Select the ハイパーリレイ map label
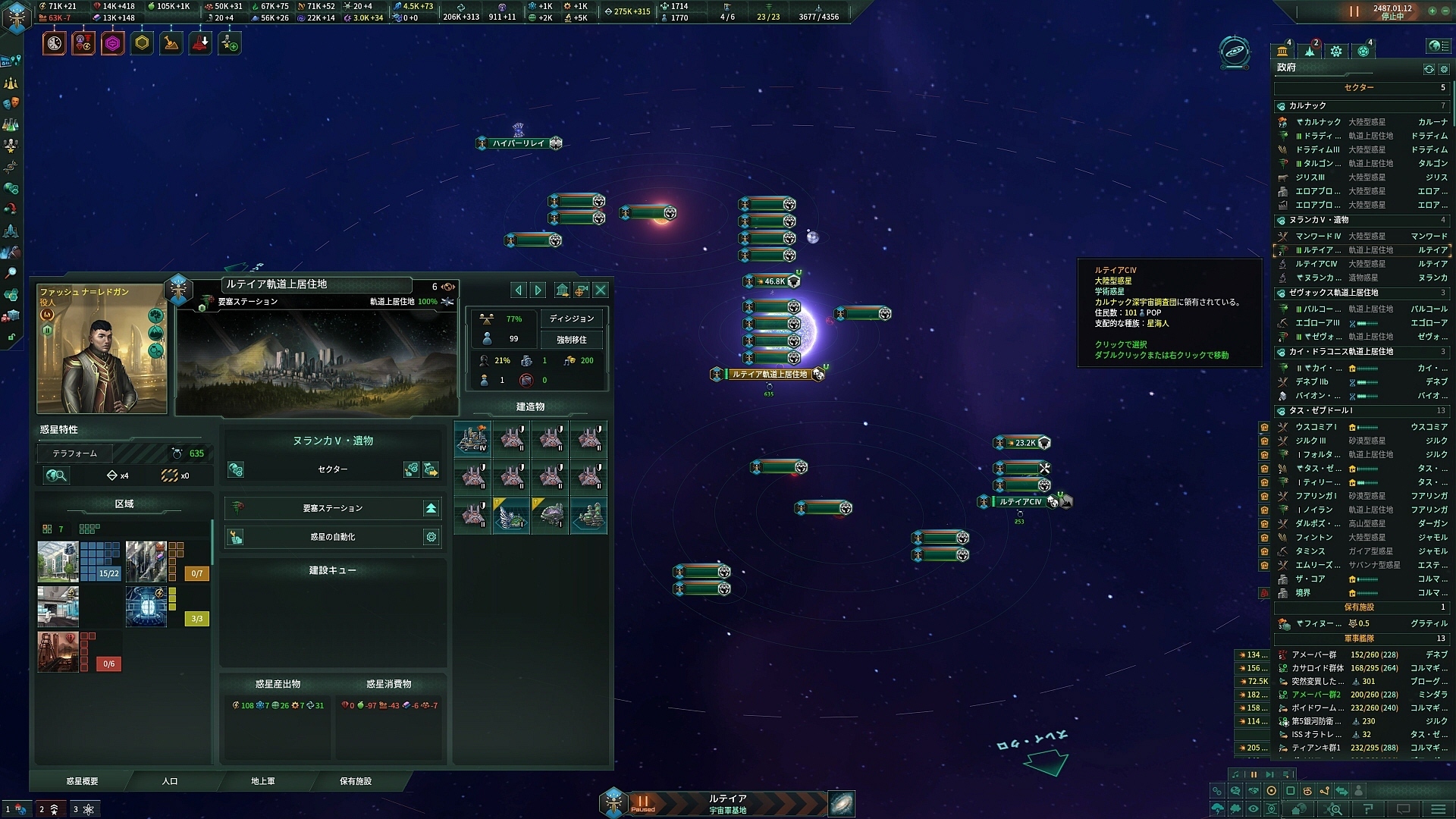The height and width of the screenshot is (819, 1456). [518, 143]
